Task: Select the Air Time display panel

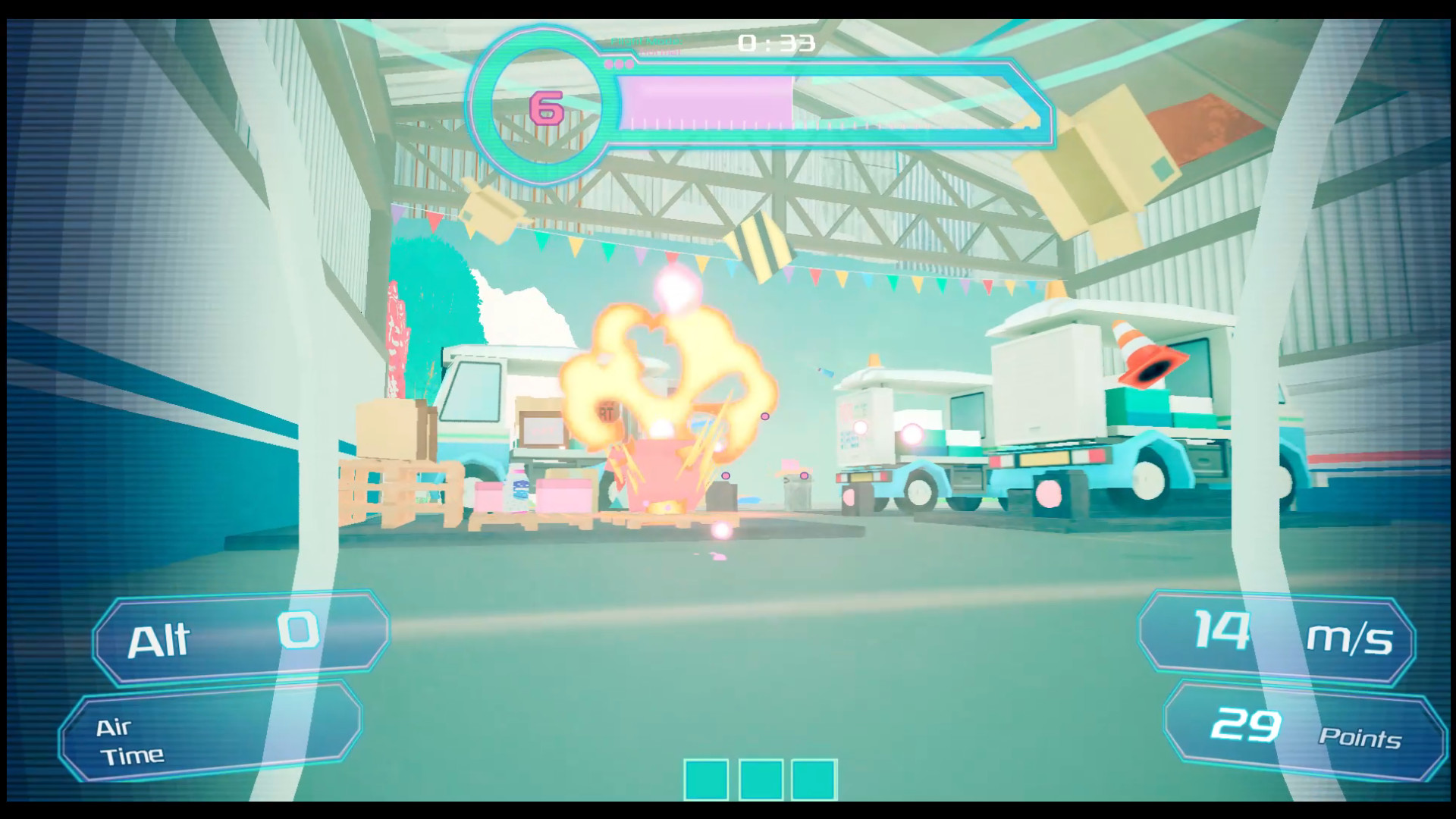Action: (212, 737)
